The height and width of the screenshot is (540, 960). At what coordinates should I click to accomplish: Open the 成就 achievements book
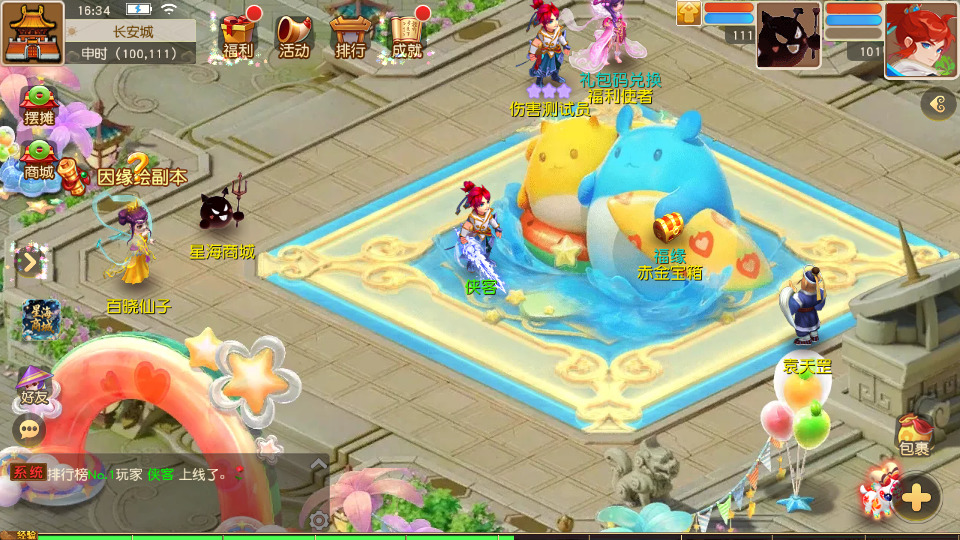406,35
